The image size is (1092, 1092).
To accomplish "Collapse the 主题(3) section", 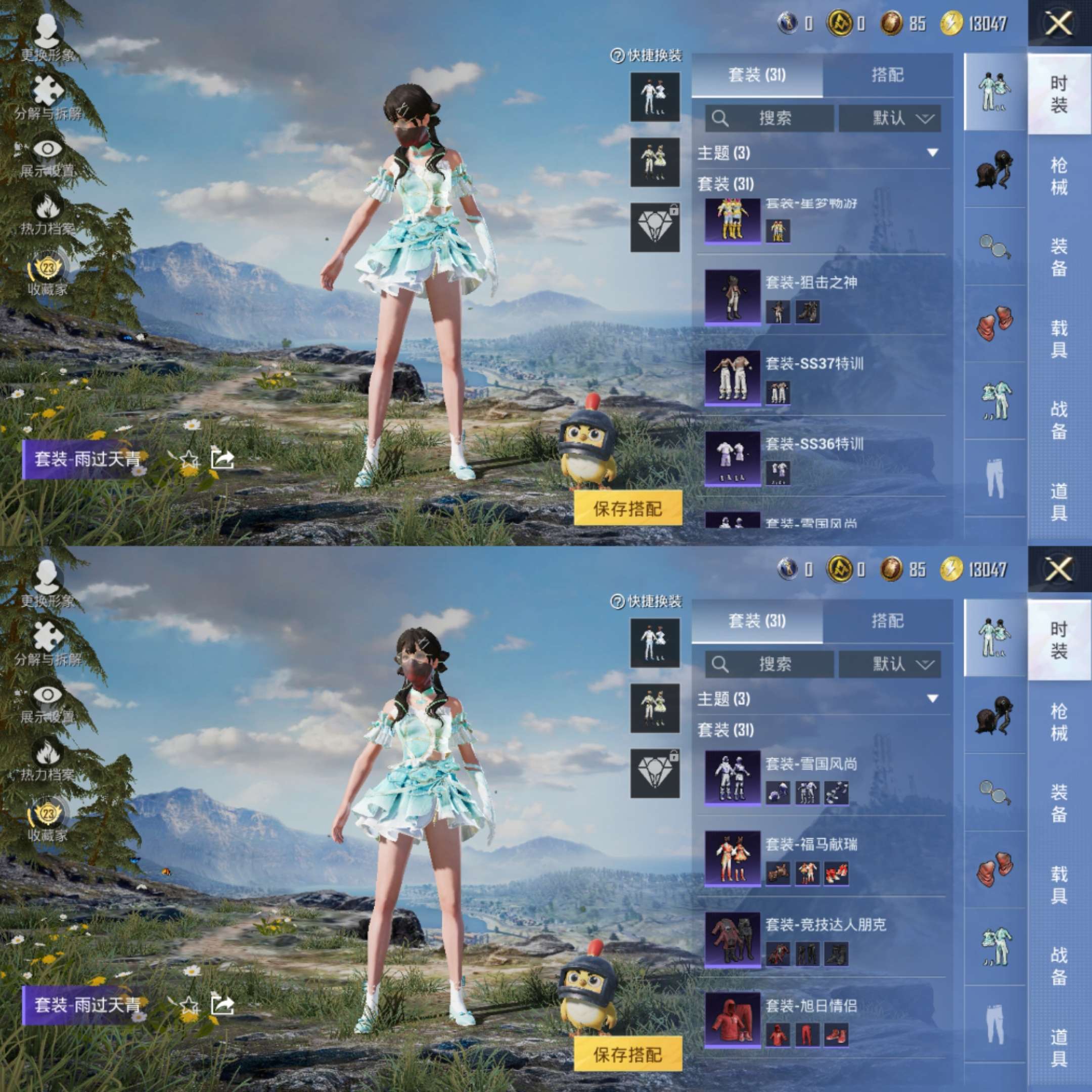I will [933, 153].
